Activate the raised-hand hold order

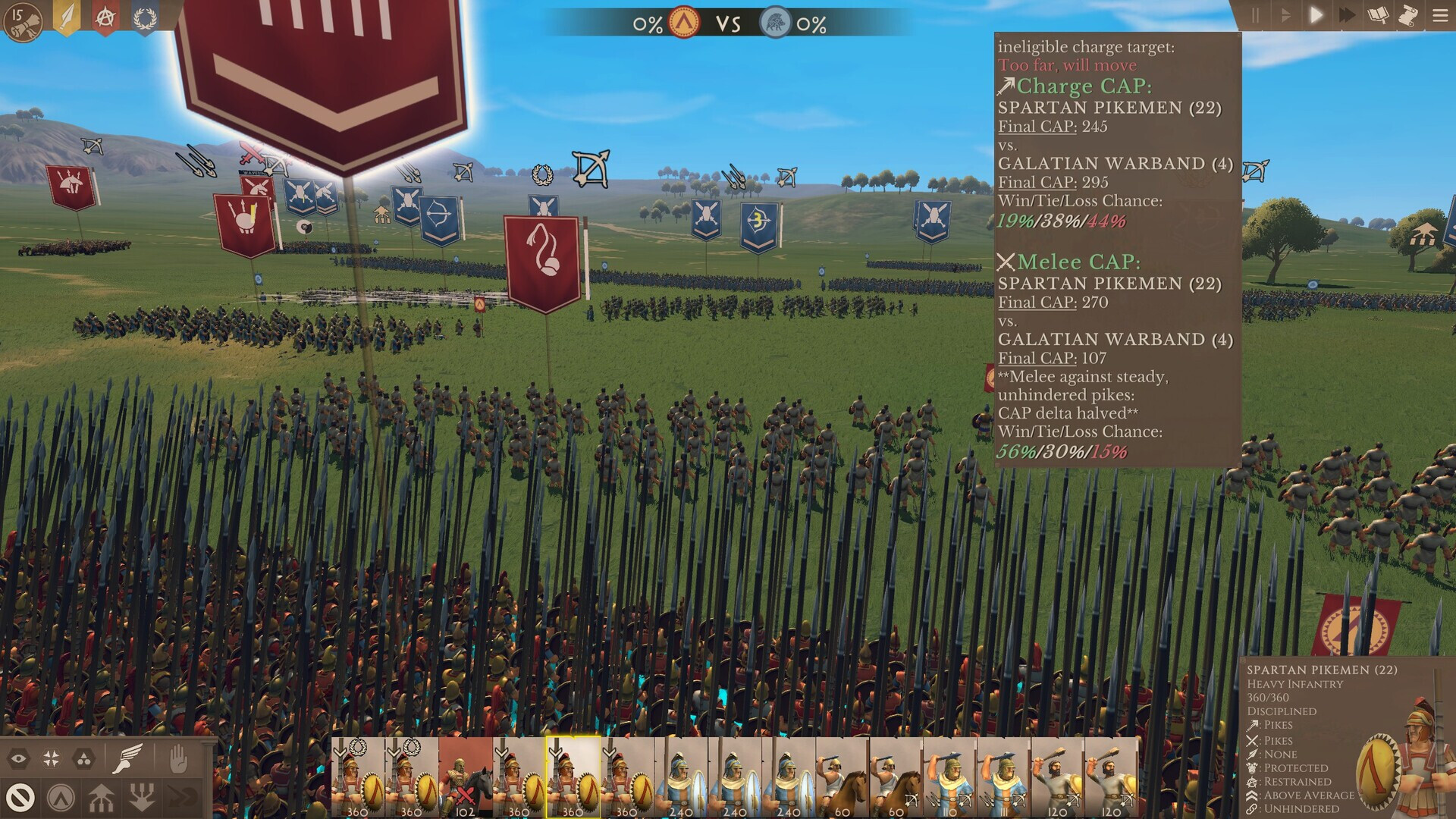pos(177,758)
